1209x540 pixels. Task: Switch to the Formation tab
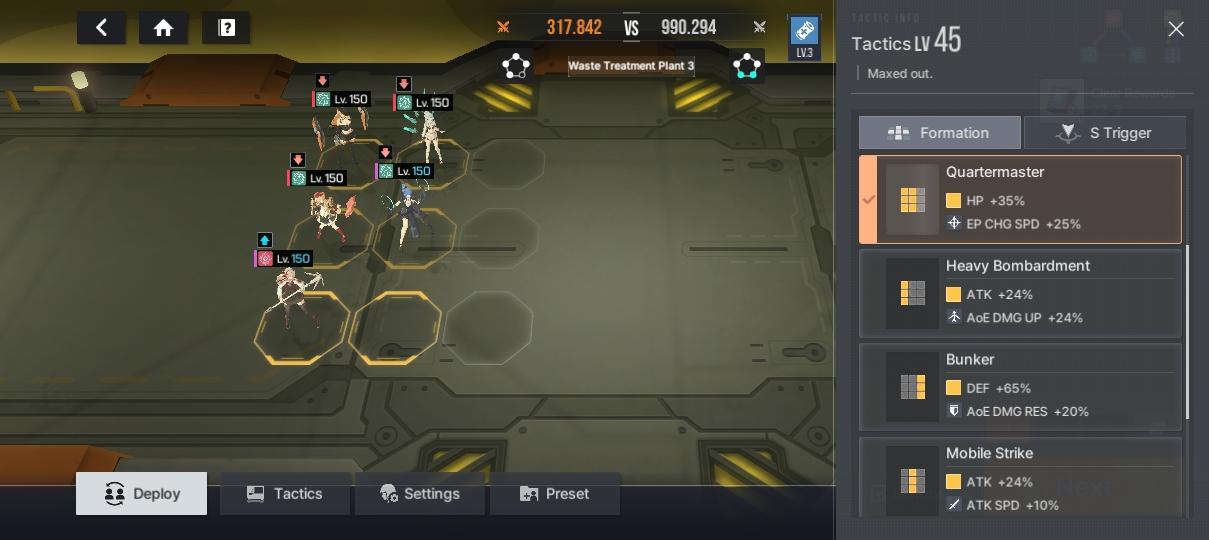click(x=939, y=133)
